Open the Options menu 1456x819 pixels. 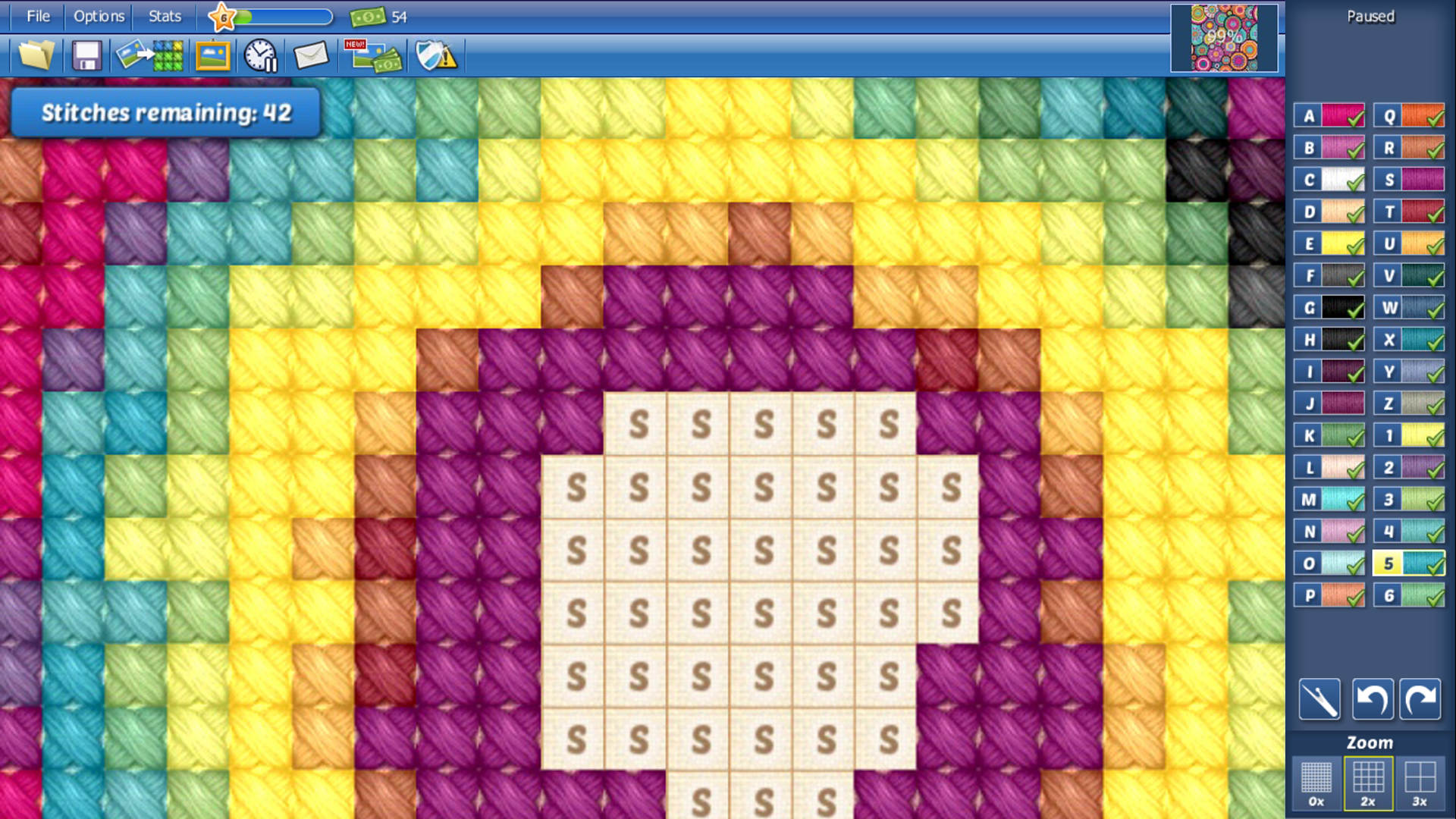click(98, 16)
